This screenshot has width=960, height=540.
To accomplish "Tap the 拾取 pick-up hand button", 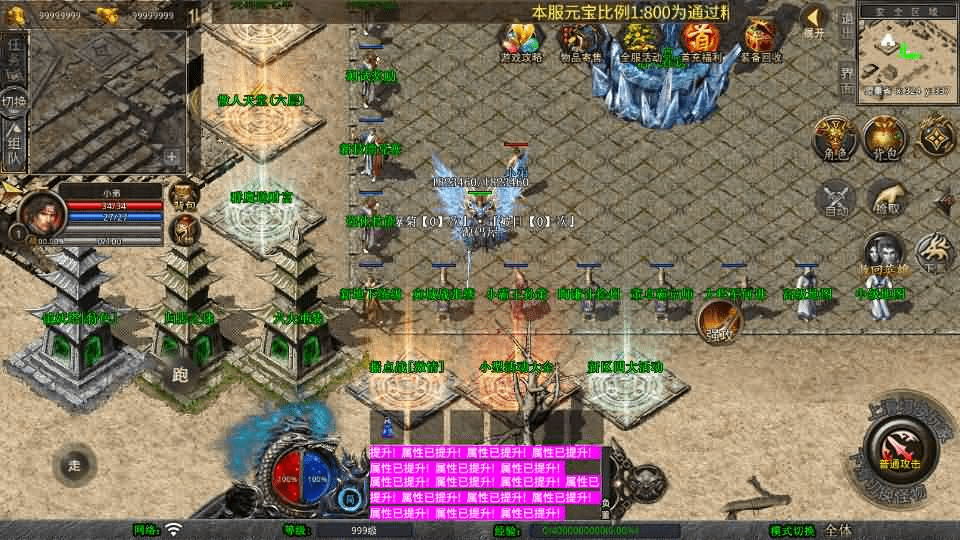I will [885, 198].
